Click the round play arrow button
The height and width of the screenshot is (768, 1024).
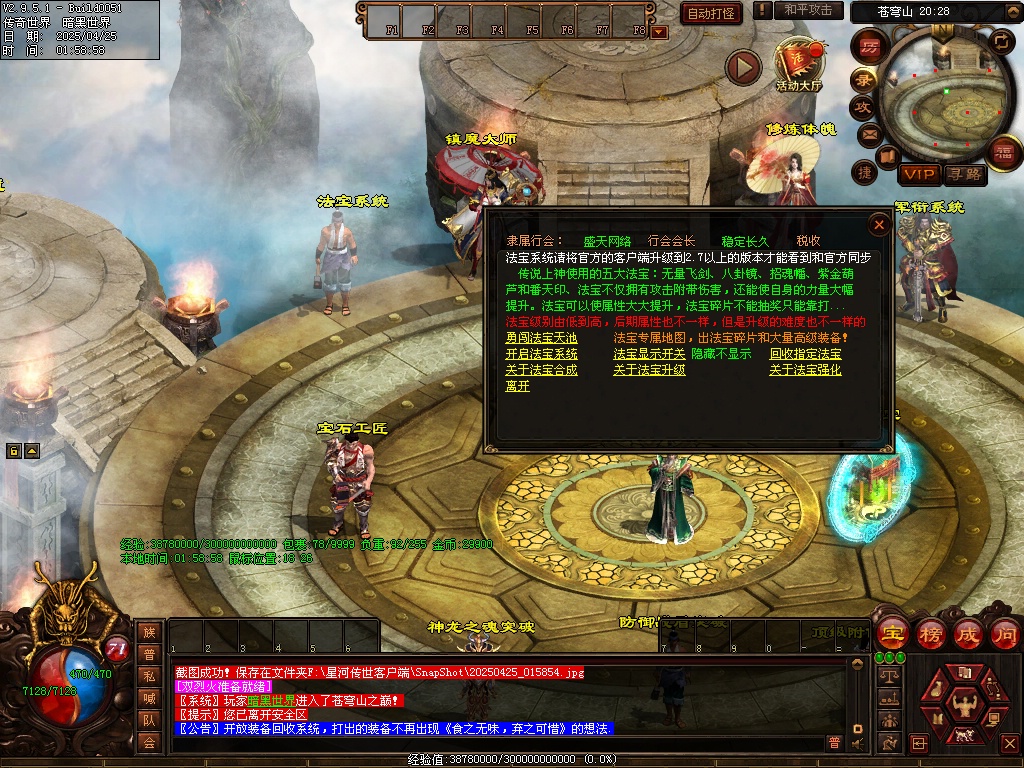[x=743, y=67]
